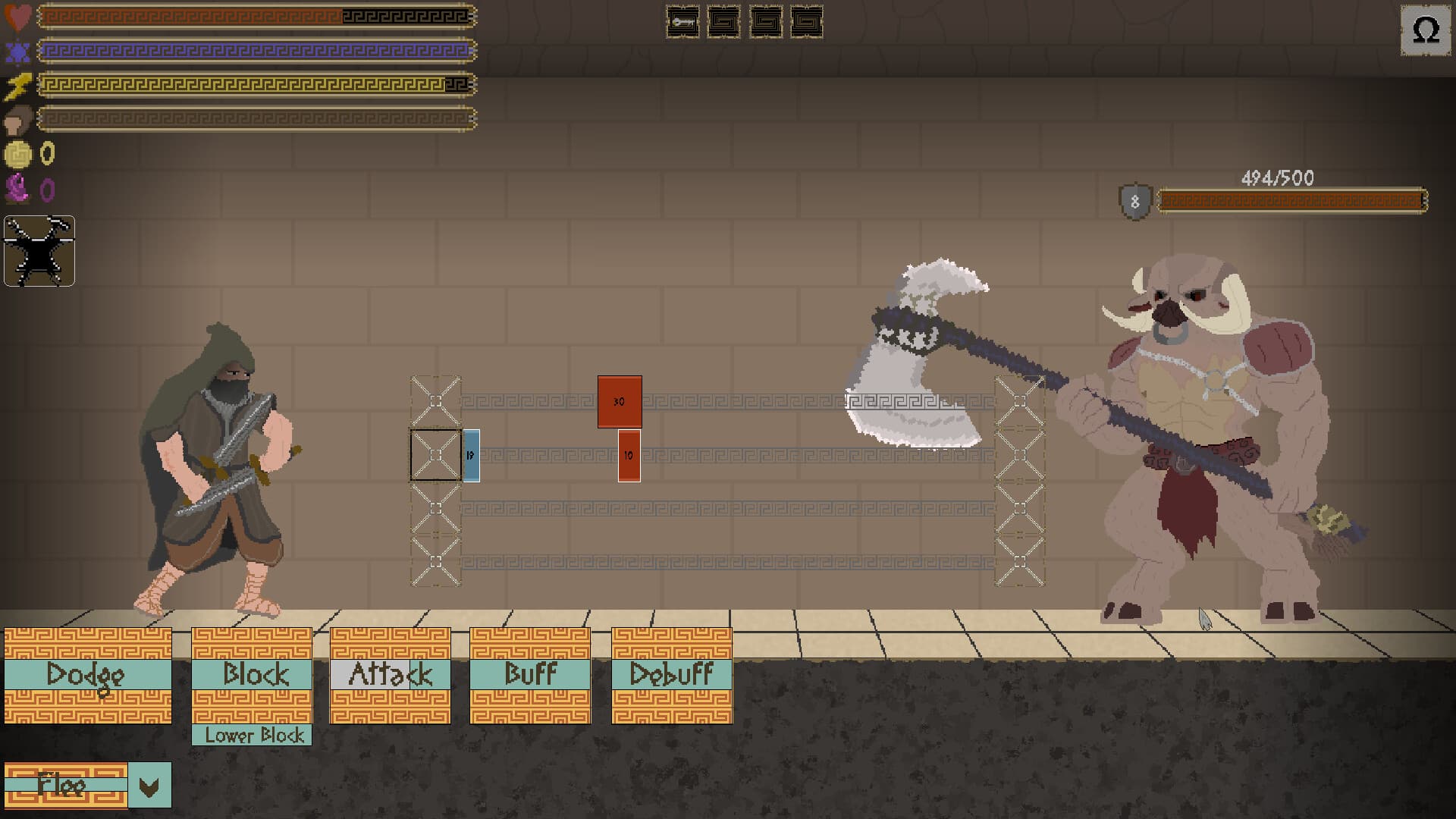The width and height of the screenshot is (1456, 819).
Task: Click the lightning stamina icon
Action: 20,86
